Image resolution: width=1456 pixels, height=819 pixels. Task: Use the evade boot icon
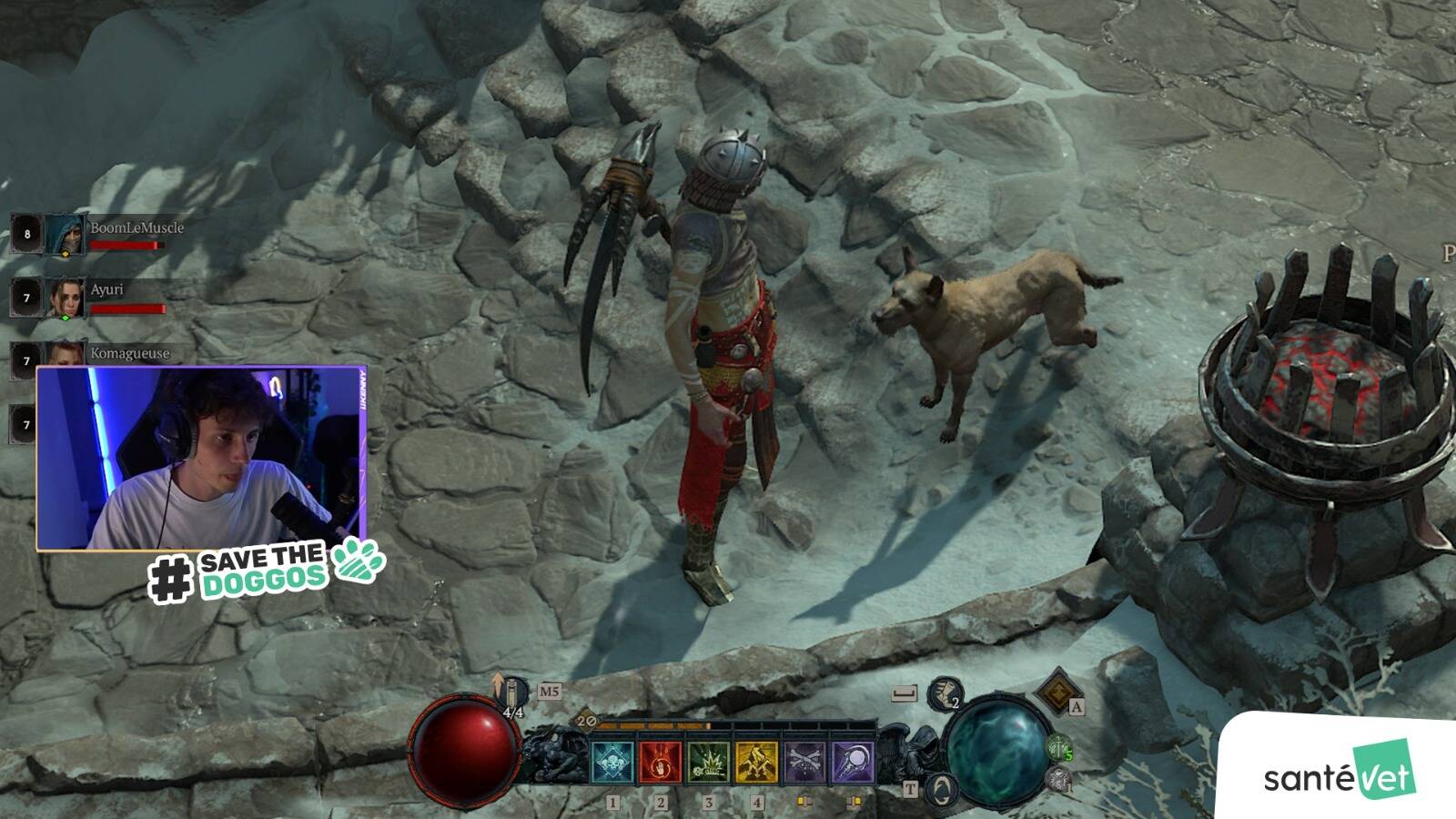coord(945,695)
